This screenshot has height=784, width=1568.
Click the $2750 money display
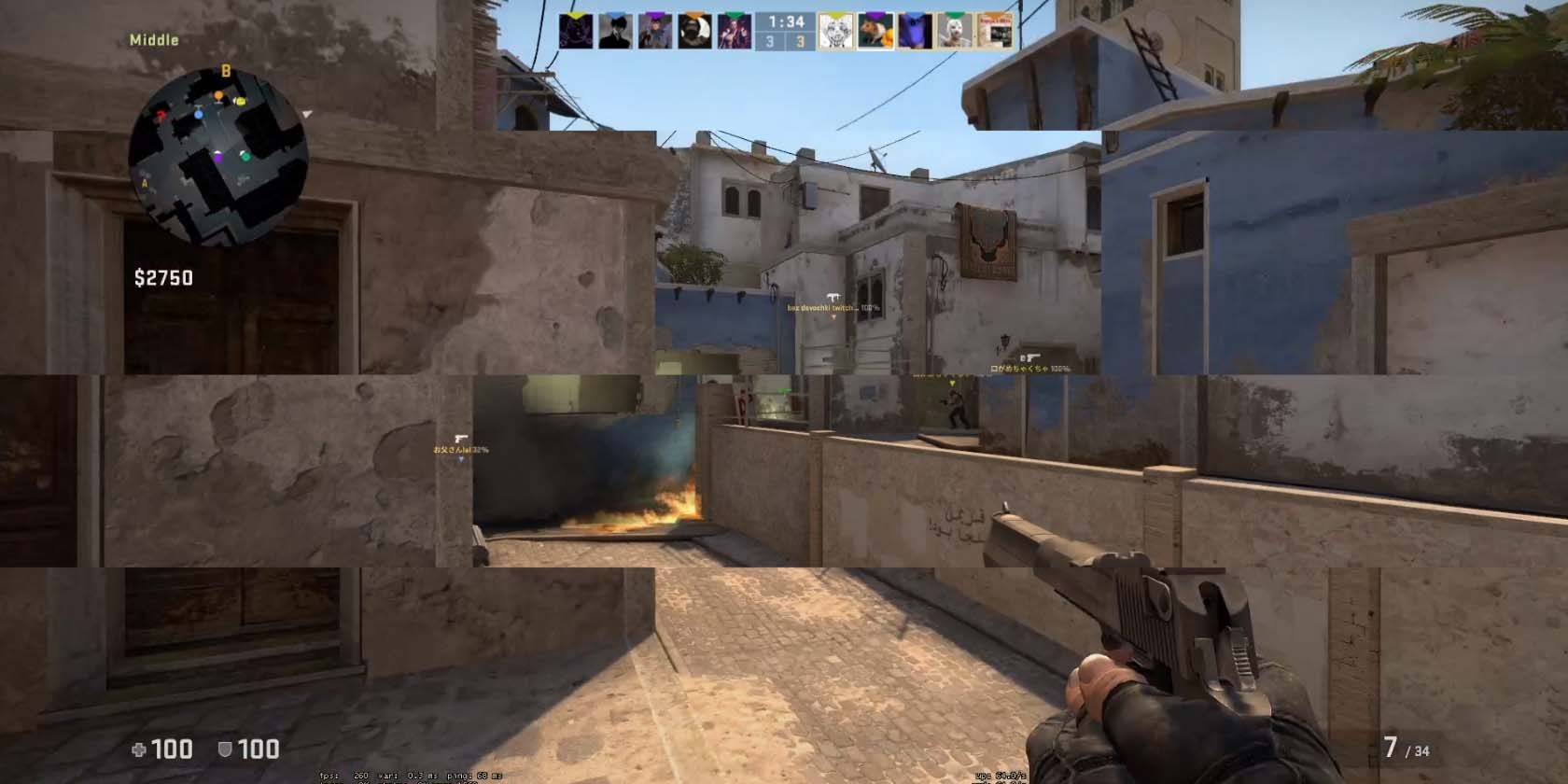click(161, 277)
